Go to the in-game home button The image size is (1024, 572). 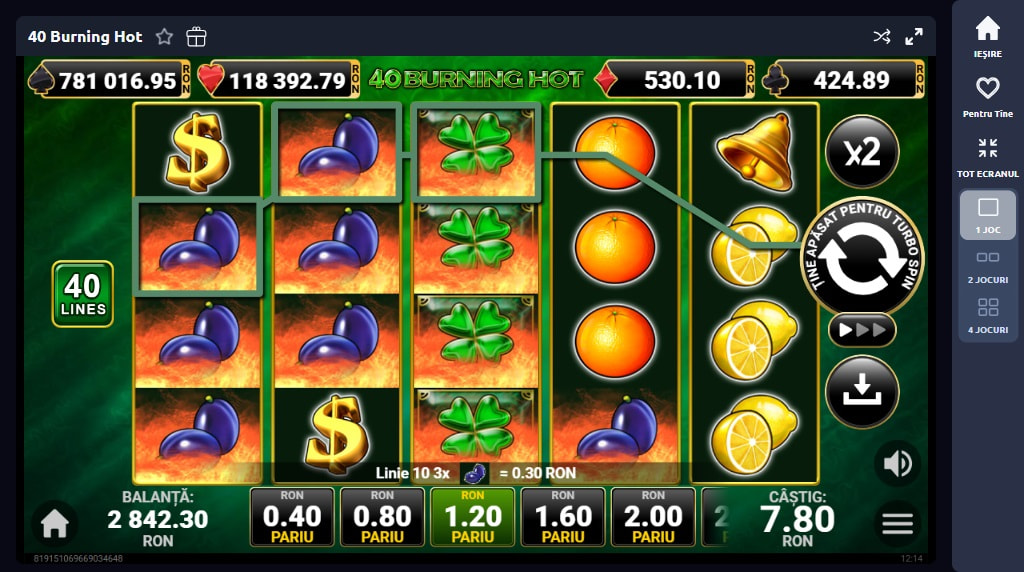click(x=54, y=522)
